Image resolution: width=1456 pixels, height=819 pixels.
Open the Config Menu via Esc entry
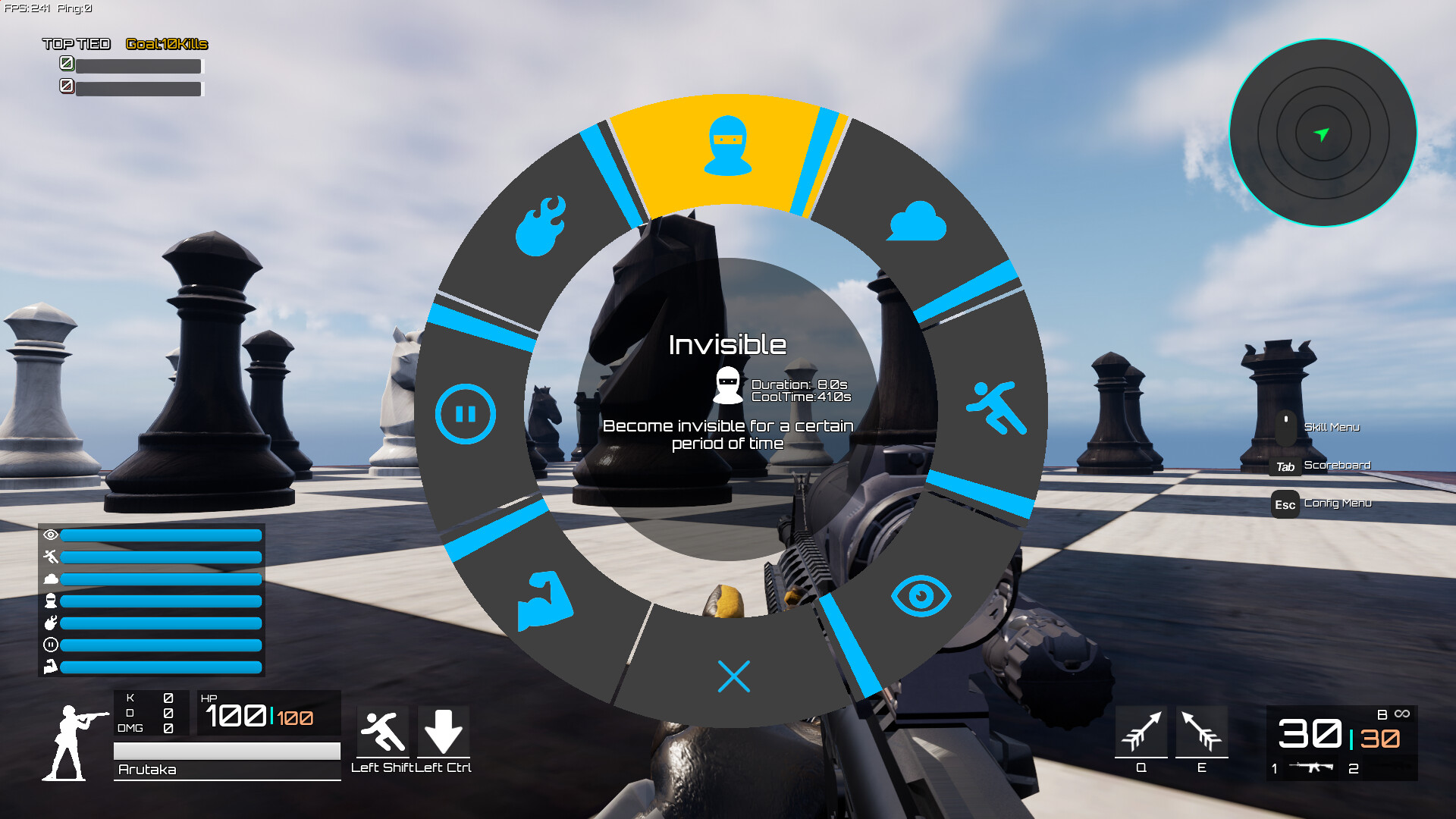(x=1338, y=504)
